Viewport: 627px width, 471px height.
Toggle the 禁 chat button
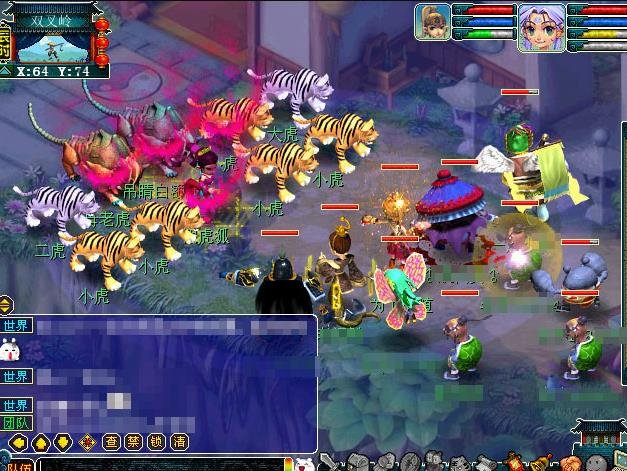point(133,441)
